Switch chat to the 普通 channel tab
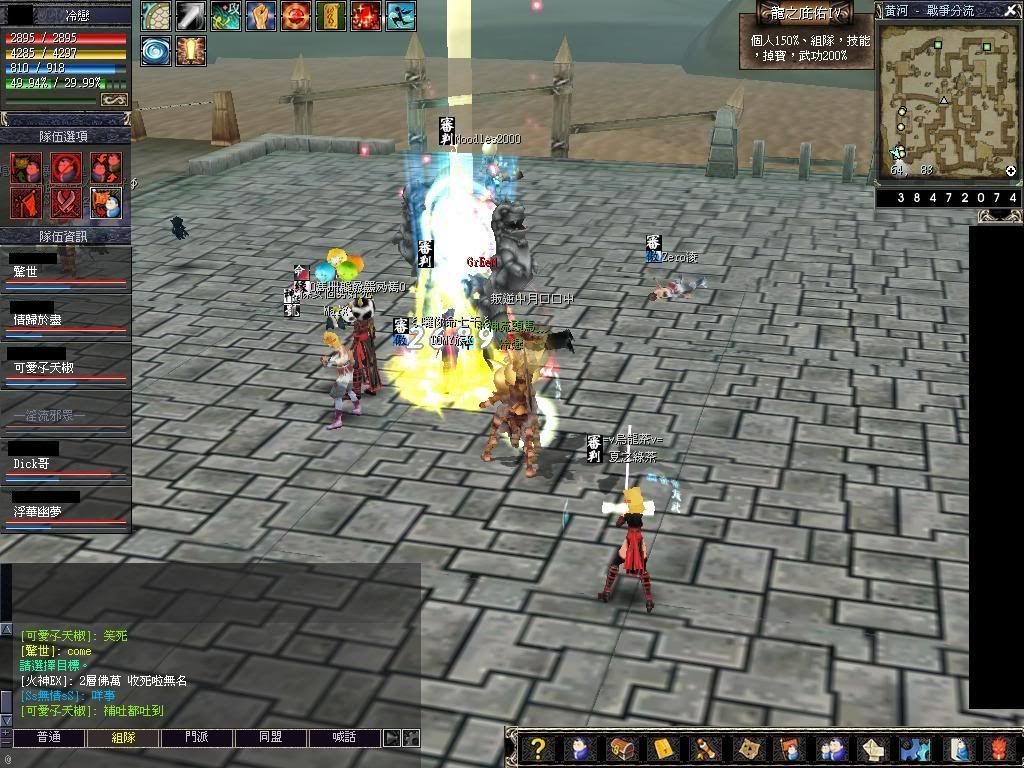Viewport: 1024px width, 768px height. coord(48,738)
